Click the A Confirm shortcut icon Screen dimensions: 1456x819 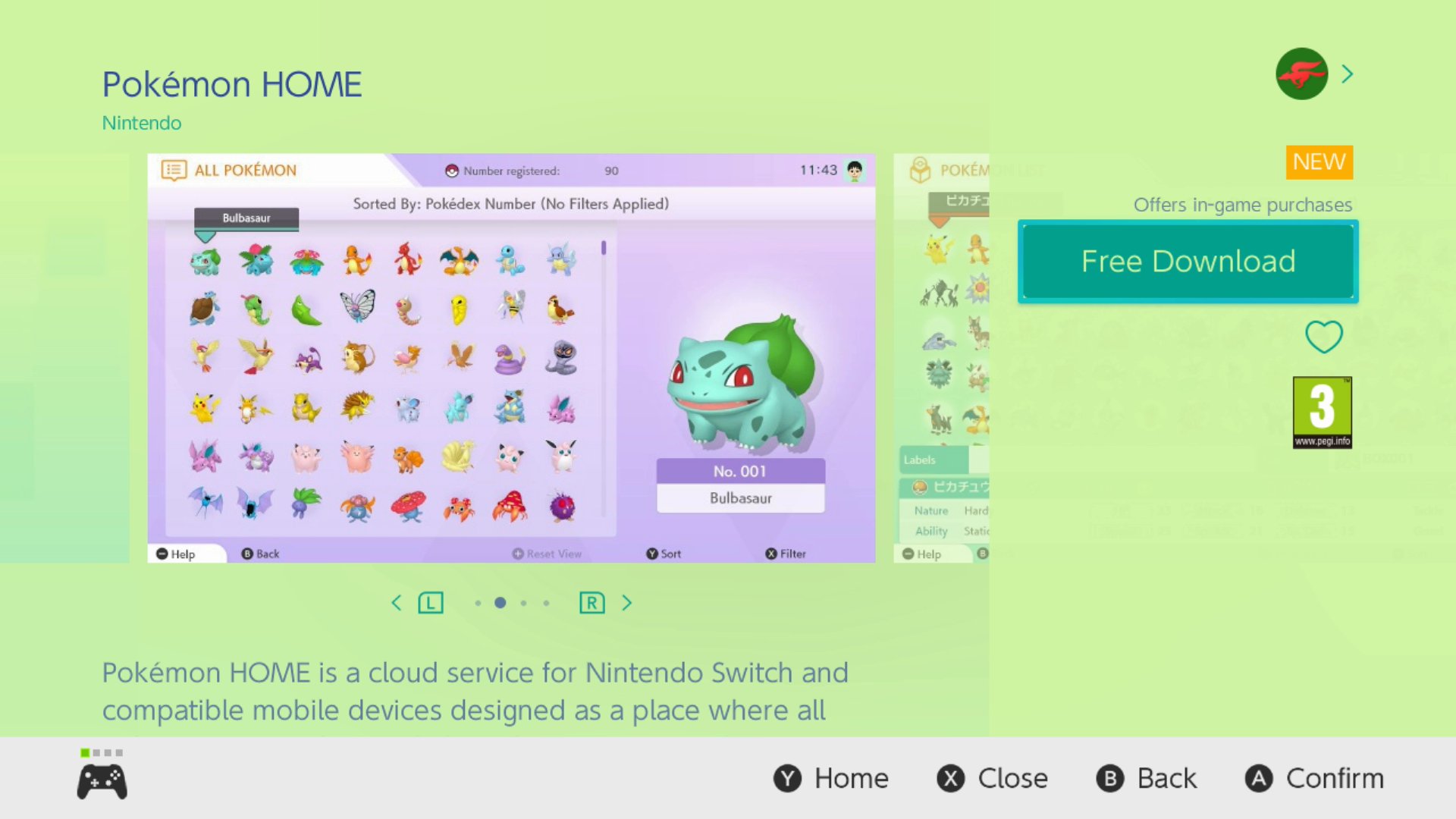1257,778
